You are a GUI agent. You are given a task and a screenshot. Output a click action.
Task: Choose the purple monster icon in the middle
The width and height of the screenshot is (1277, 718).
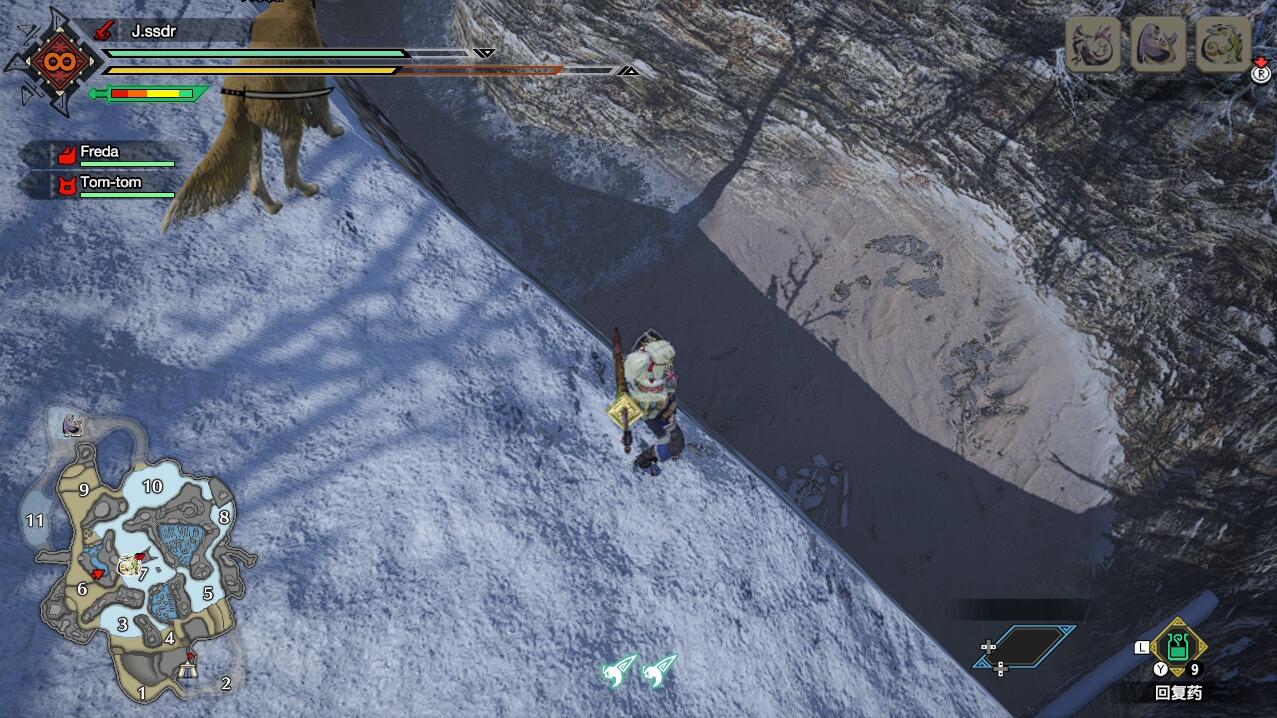point(1158,44)
